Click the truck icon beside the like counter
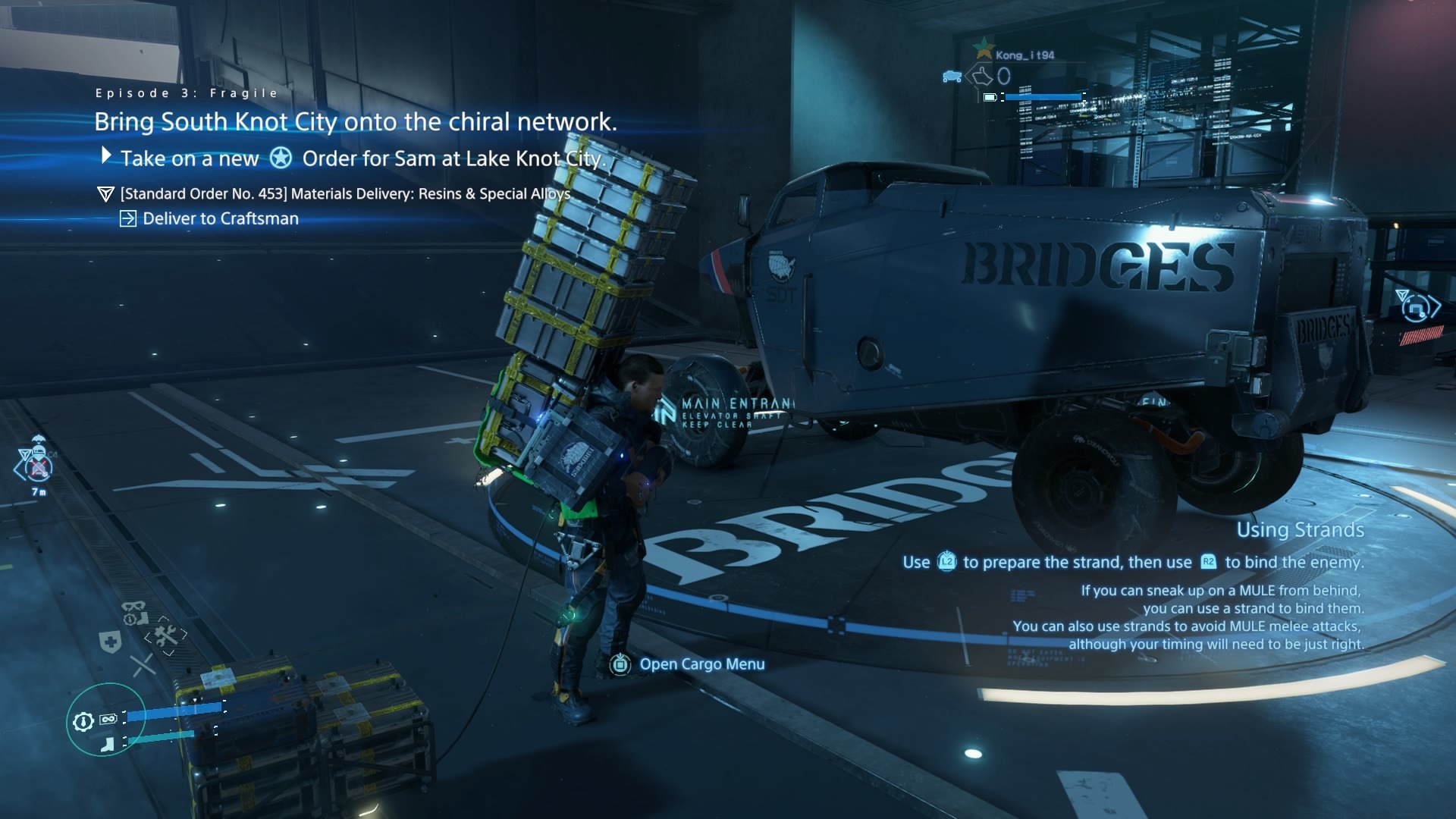Image resolution: width=1456 pixels, height=819 pixels. (952, 77)
